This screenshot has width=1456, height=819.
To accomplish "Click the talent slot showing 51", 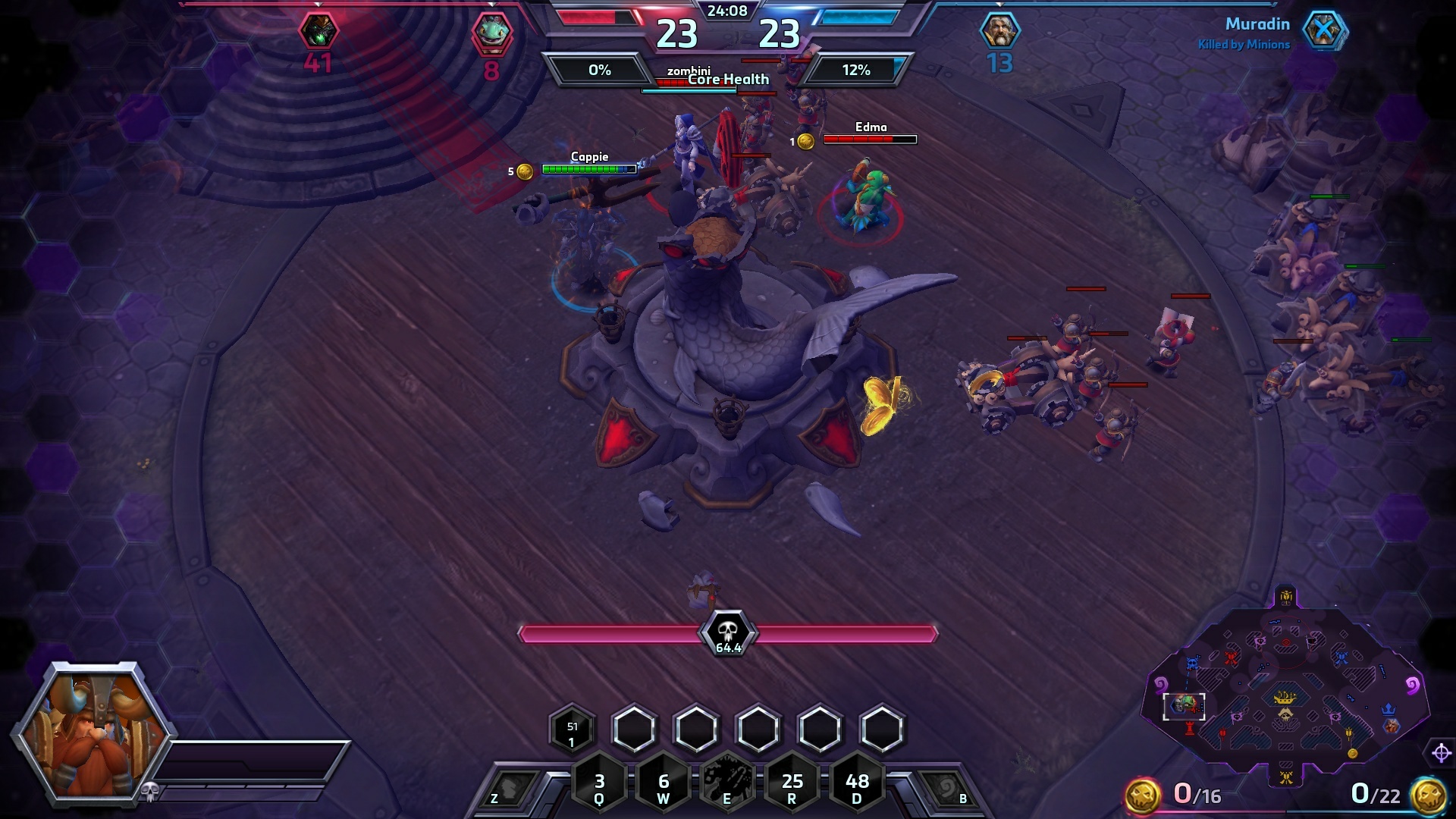I will [572, 730].
